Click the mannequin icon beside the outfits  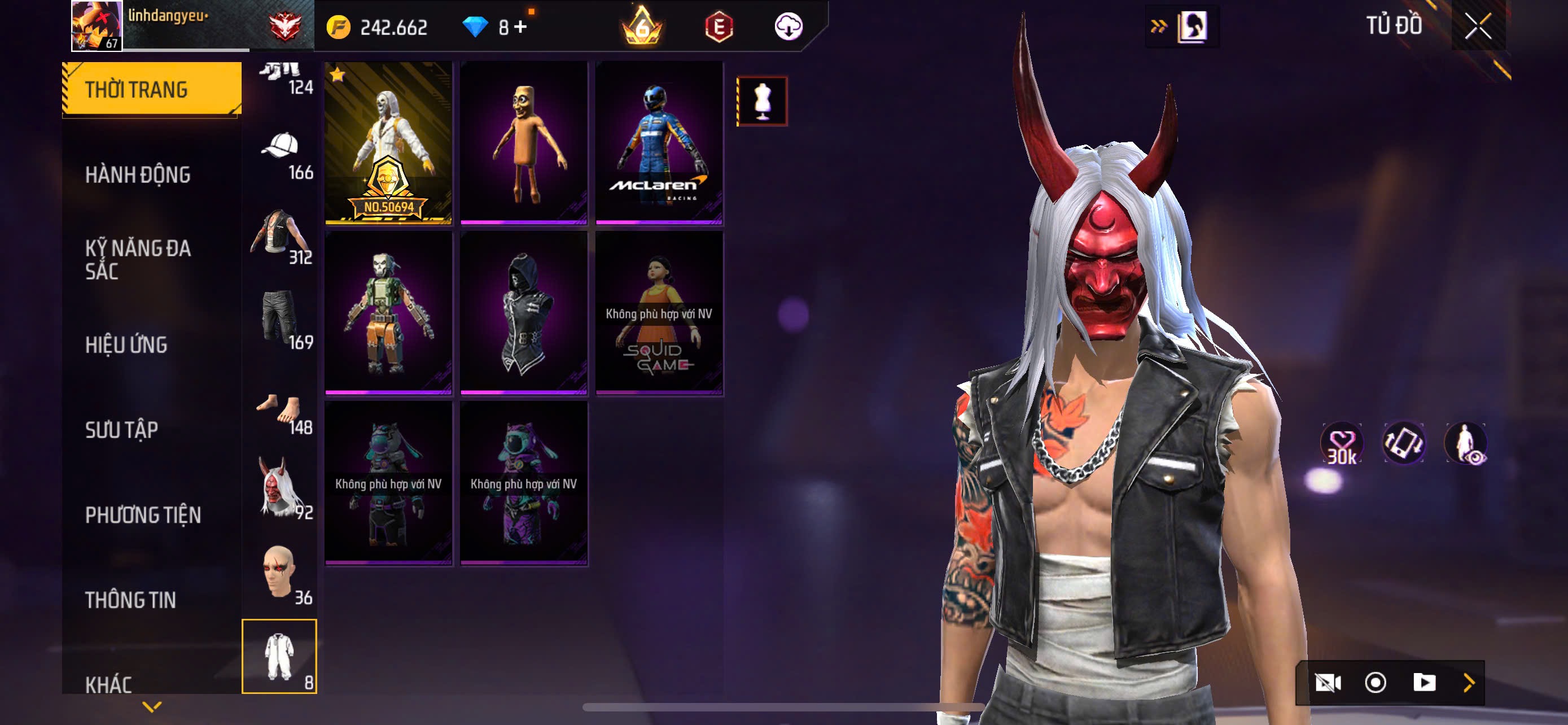click(762, 101)
